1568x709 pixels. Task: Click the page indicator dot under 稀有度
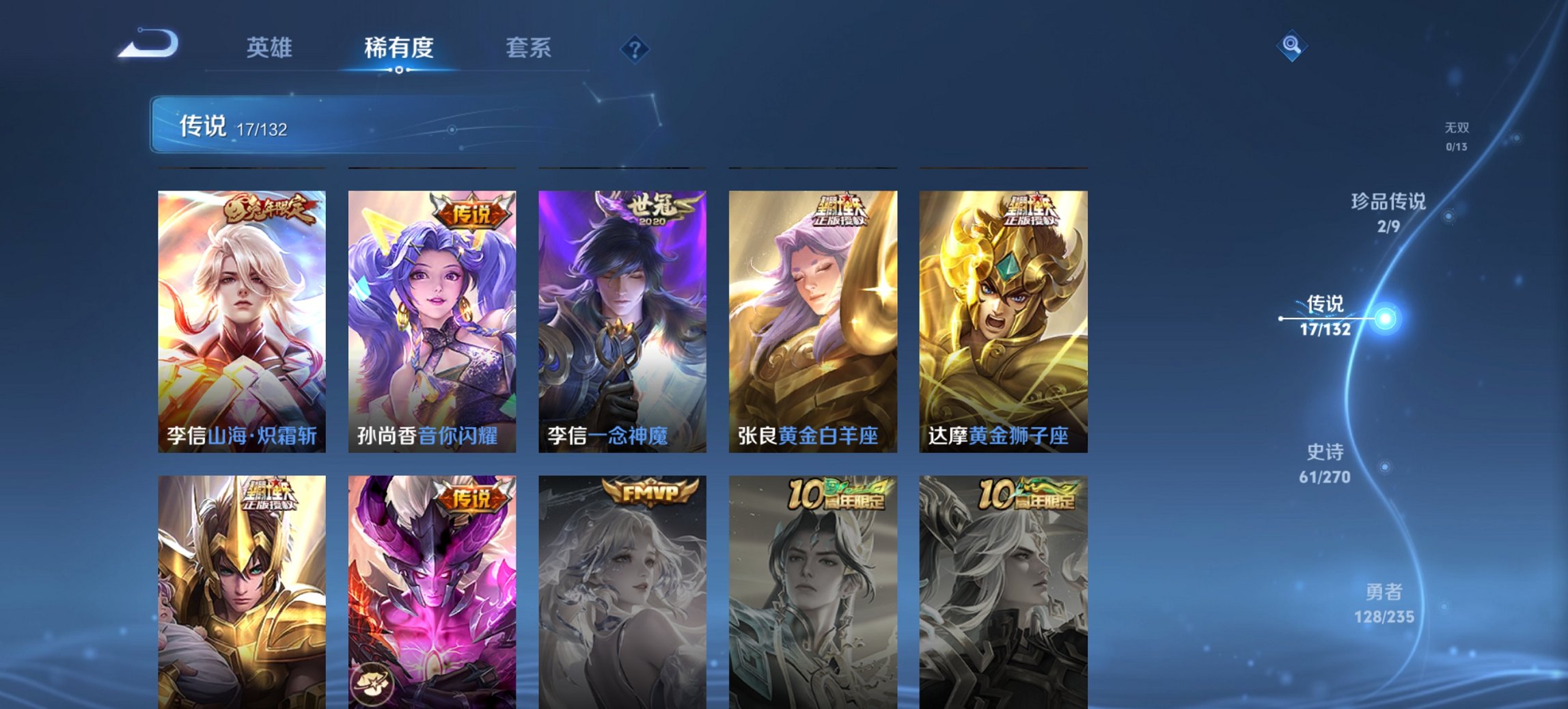tap(397, 69)
